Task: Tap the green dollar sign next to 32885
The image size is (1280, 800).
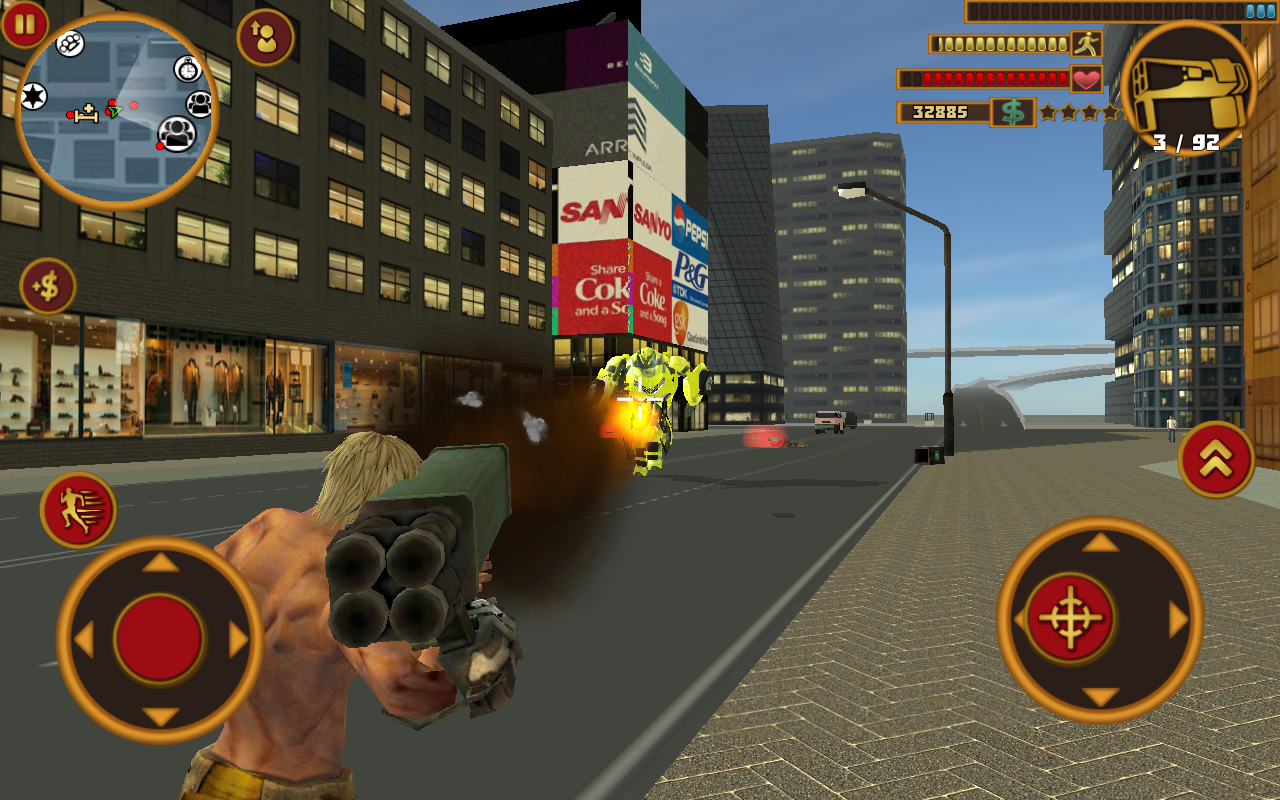Action: [x=1012, y=113]
